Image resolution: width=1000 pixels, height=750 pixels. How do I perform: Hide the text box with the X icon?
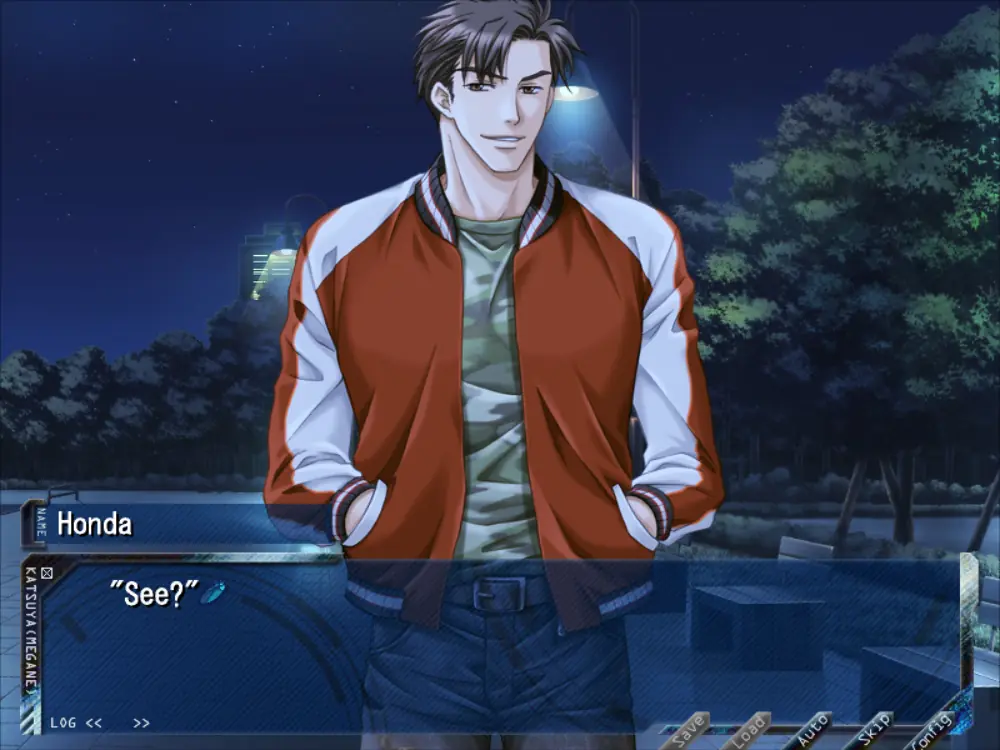(x=46, y=573)
